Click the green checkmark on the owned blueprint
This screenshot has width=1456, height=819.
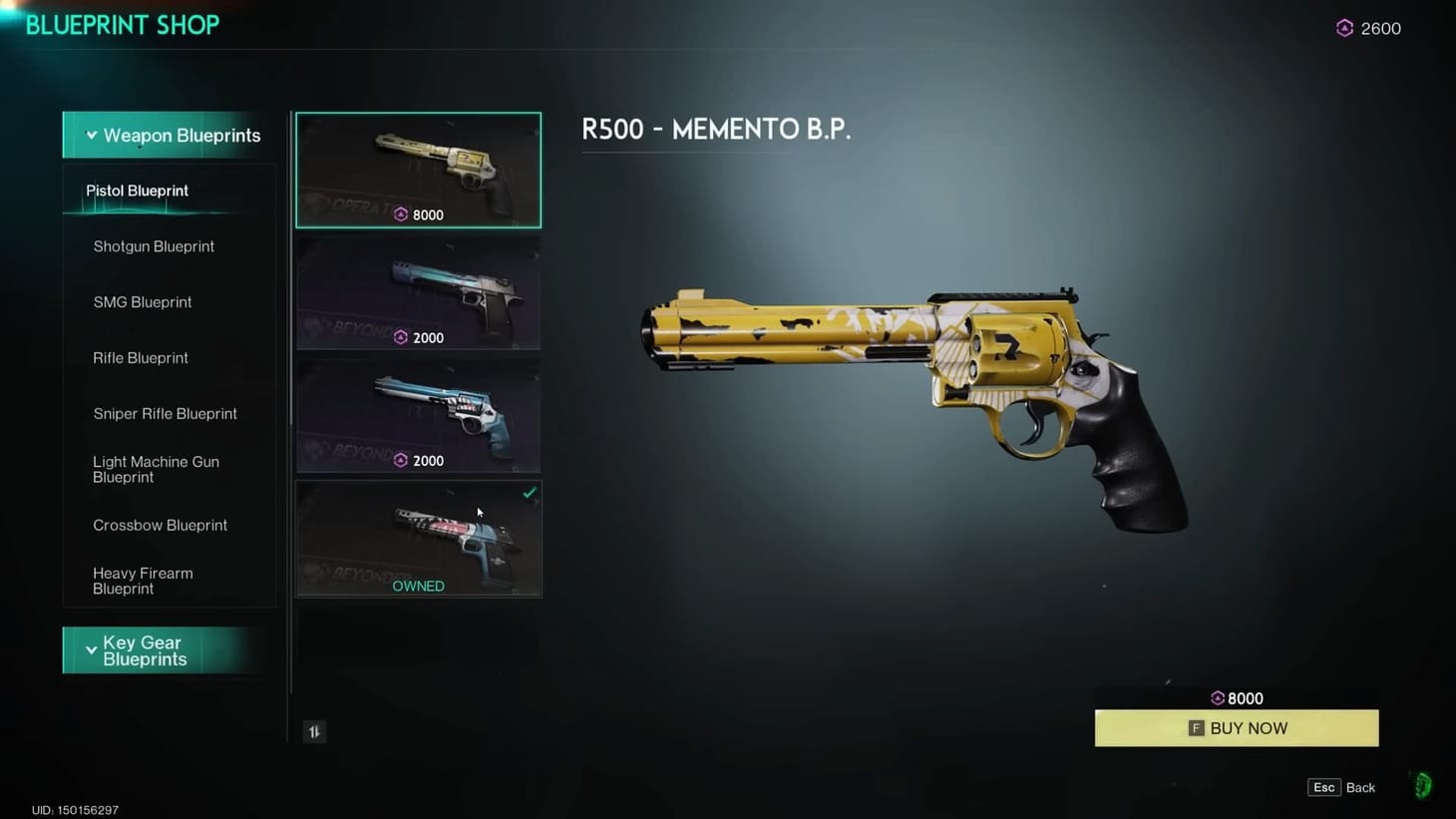pyautogui.click(x=529, y=493)
